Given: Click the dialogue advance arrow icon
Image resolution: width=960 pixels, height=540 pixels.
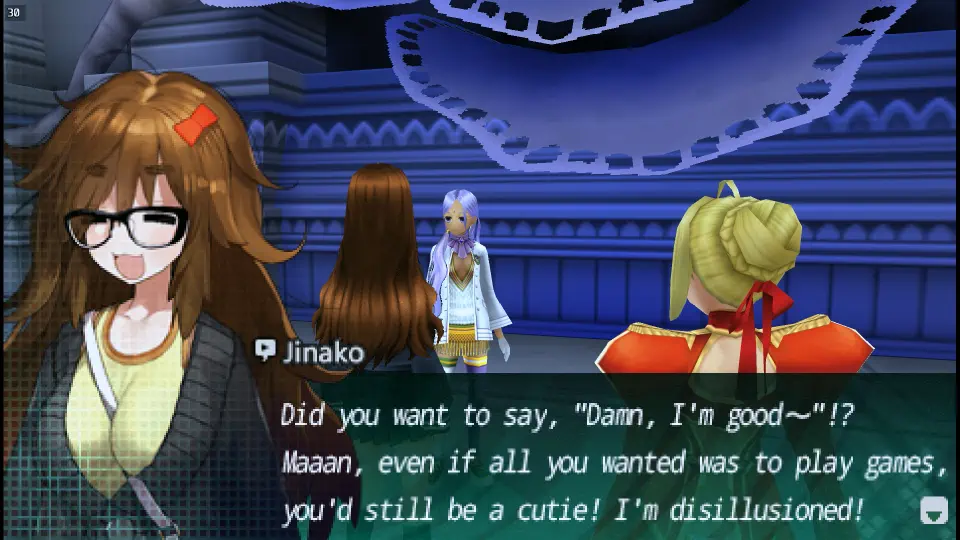Looking at the screenshot, I should pyautogui.click(x=932, y=511).
